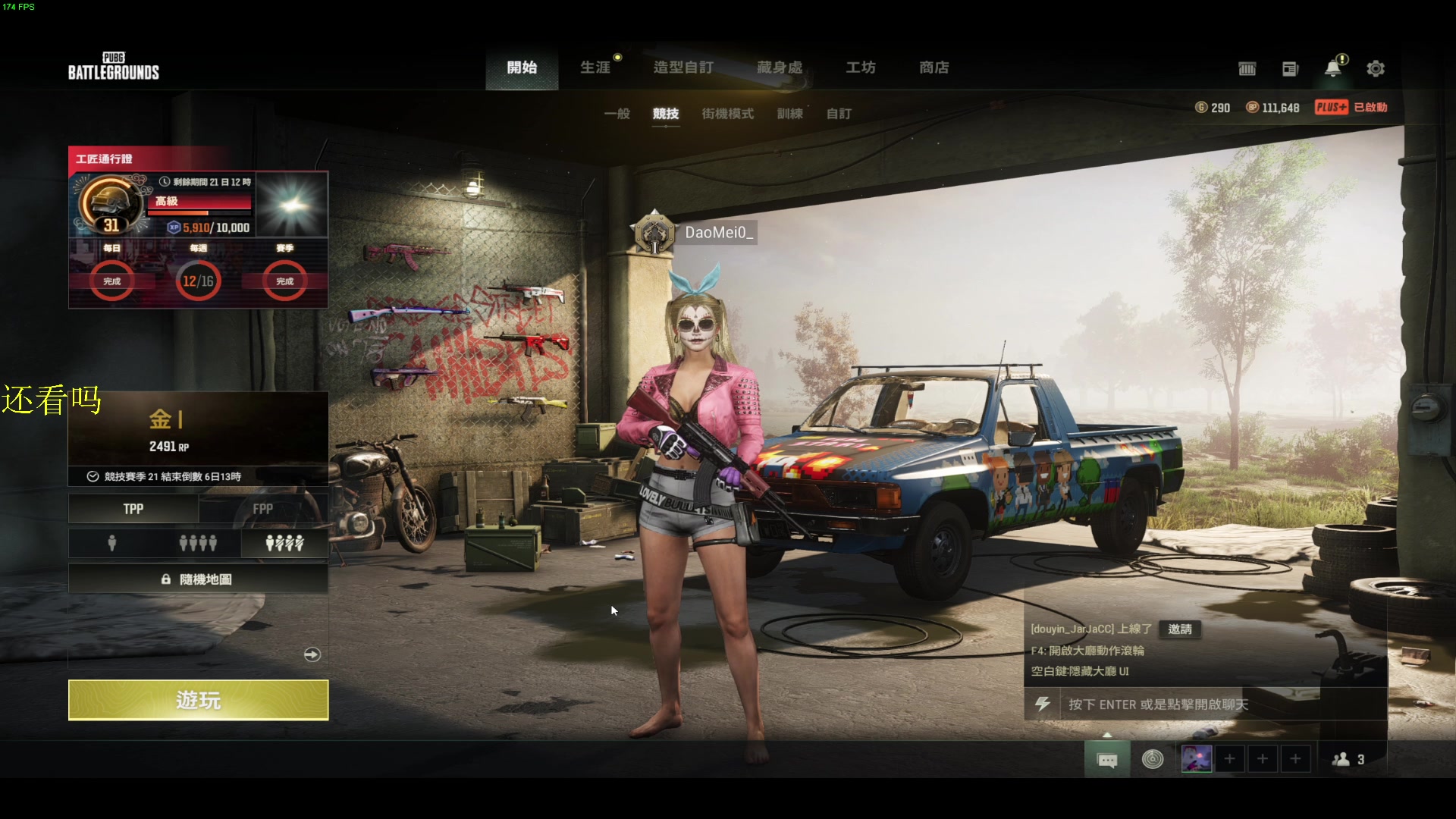The height and width of the screenshot is (819, 1456).
Task: Click the chat input box
Action: [x=1206, y=704]
